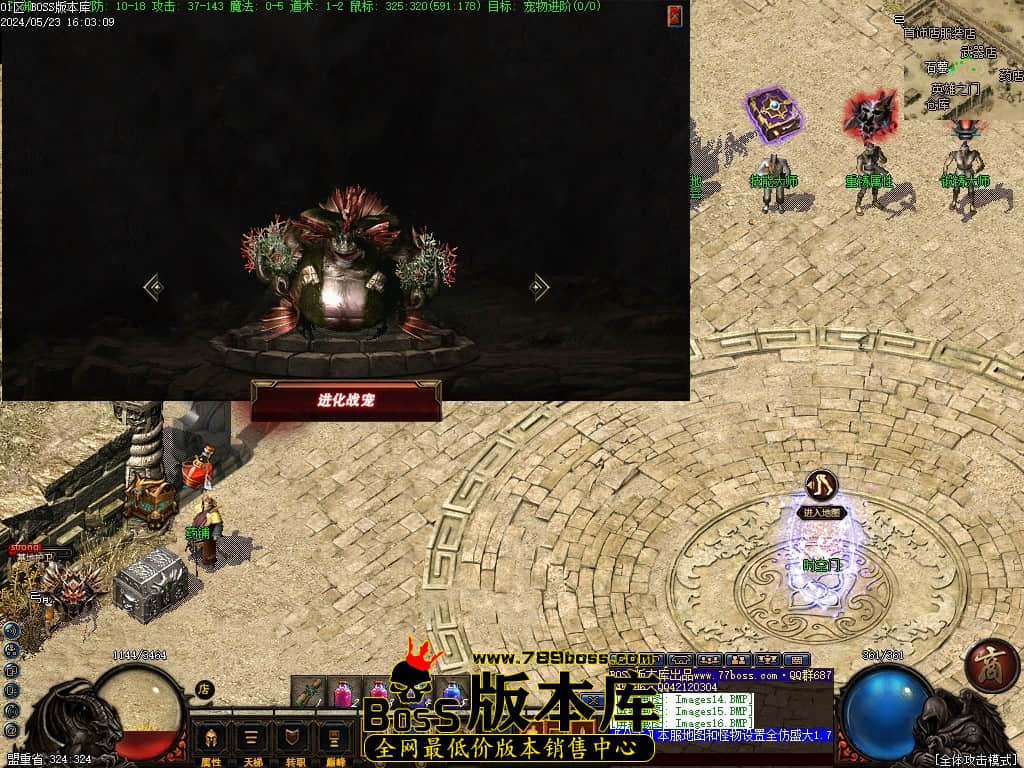Switch the 全体攻击模式 attack mode label
The height and width of the screenshot is (768, 1024).
click(x=975, y=760)
